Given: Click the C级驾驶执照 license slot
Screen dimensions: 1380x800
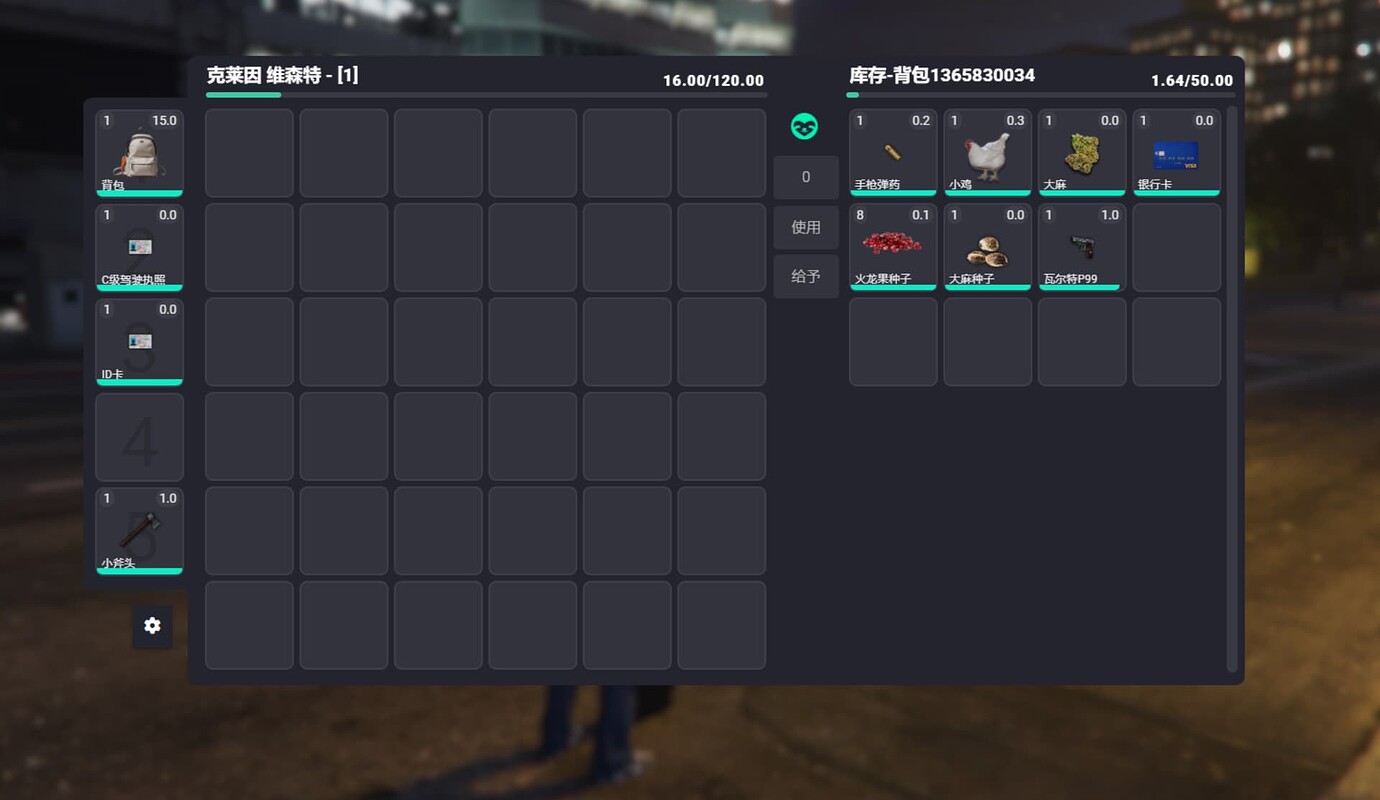Looking at the screenshot, I should 139,246.
